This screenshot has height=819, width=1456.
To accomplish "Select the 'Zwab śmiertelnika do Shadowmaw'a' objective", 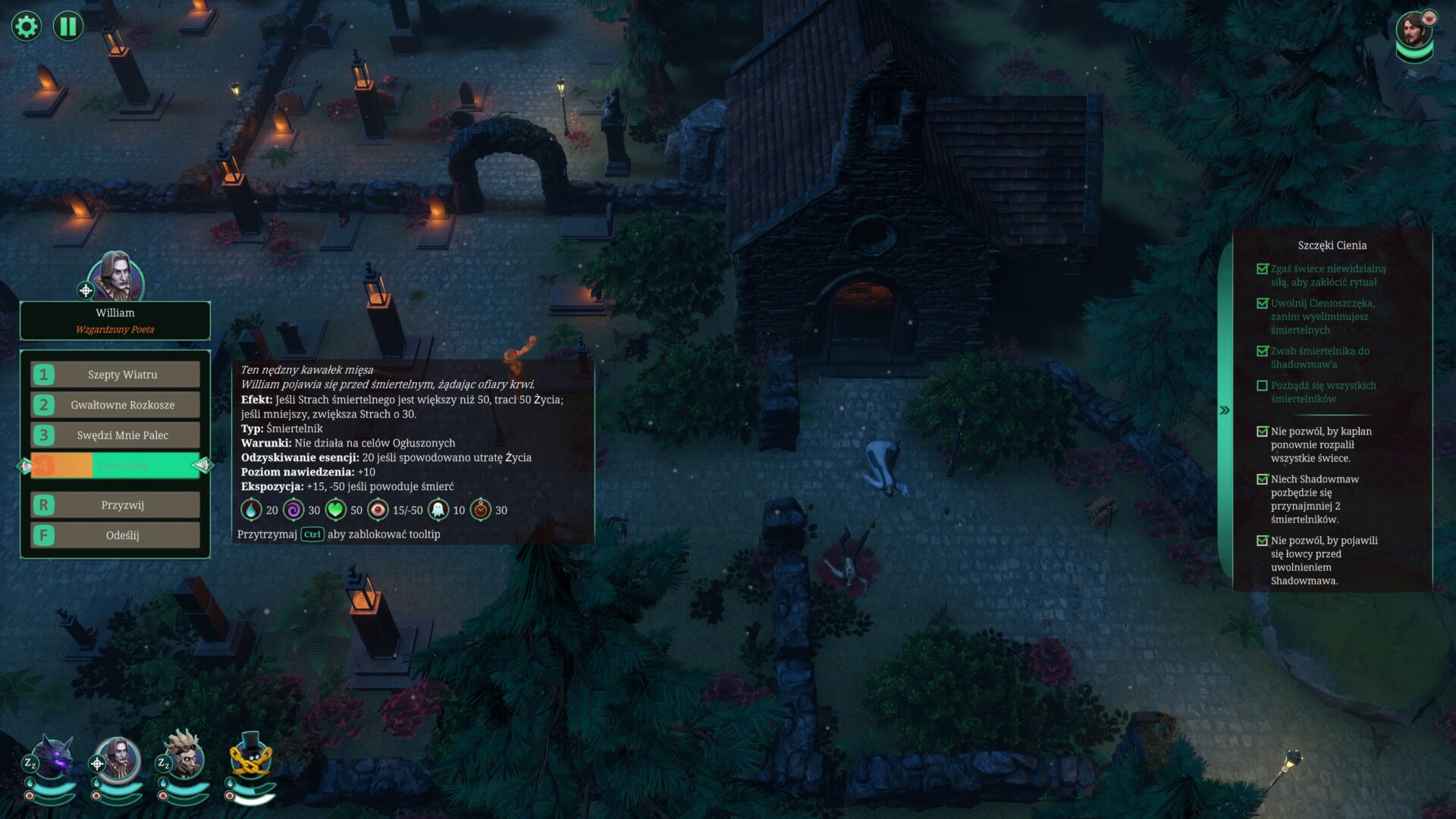I will click(1319, 357).
